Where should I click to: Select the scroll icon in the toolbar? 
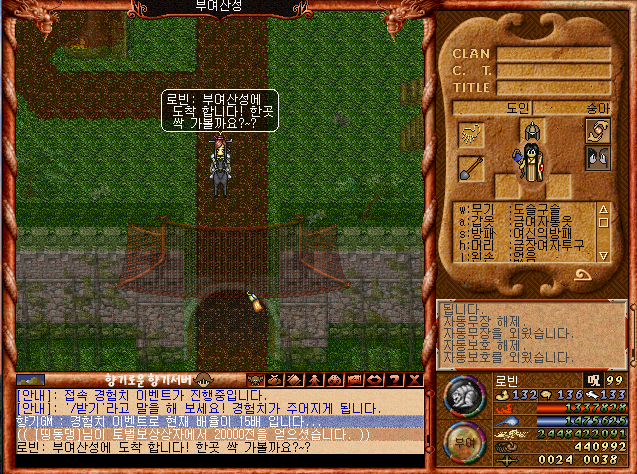pyautogui.click(x=293, y=380)
